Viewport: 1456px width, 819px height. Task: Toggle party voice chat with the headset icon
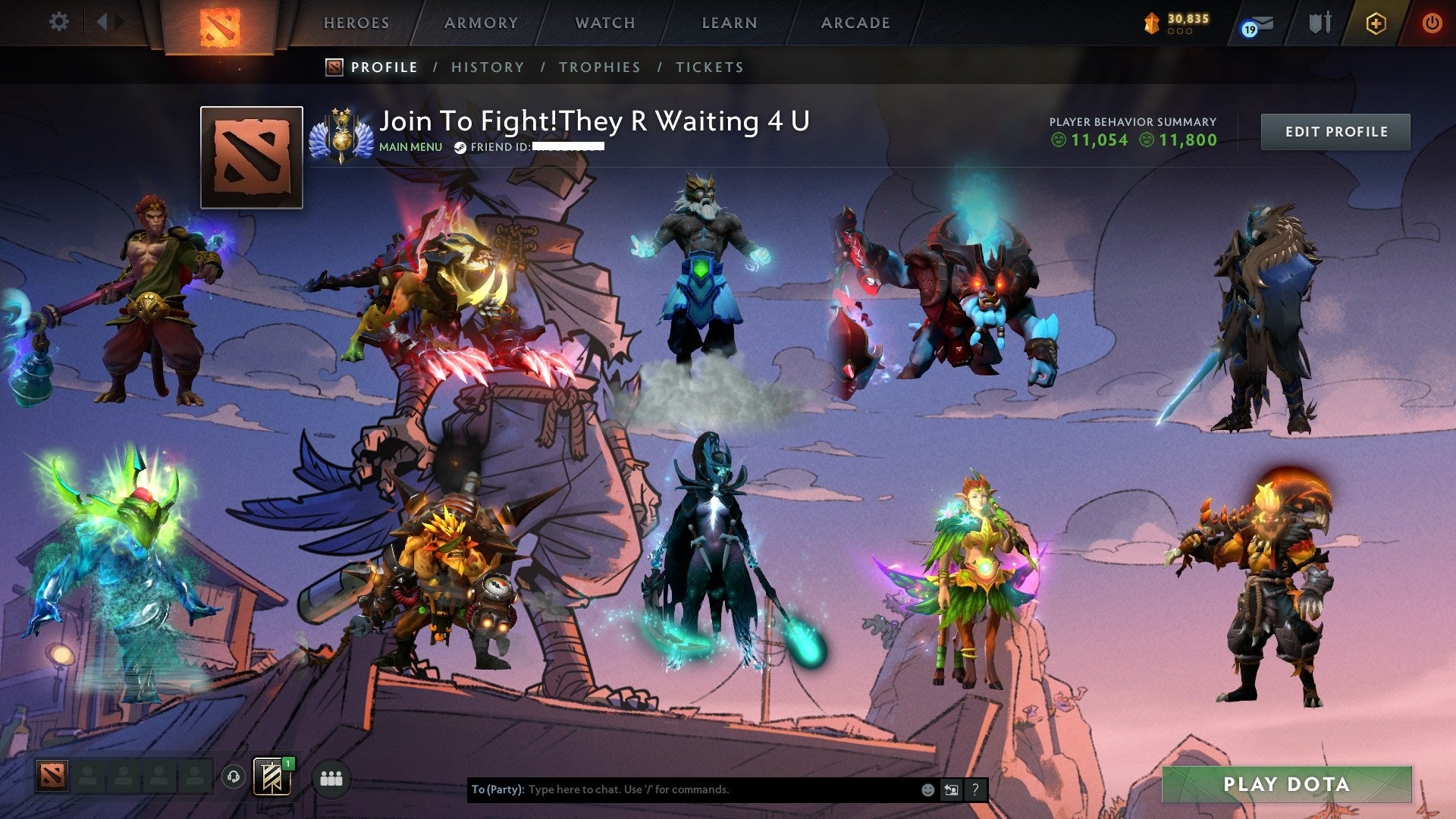(x=233, y=776)
